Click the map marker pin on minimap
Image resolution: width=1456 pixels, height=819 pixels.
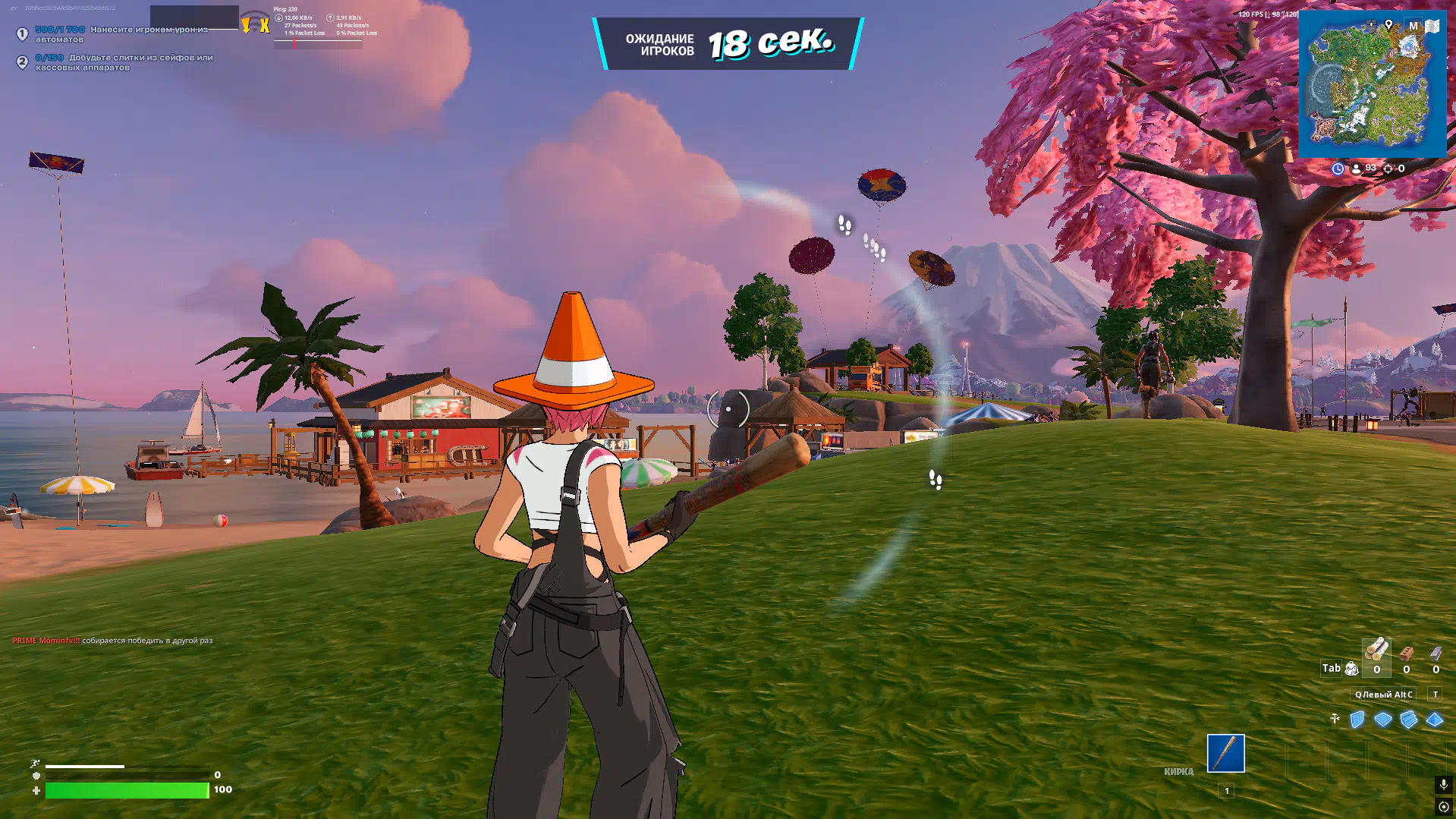[x=1388, y=25]
